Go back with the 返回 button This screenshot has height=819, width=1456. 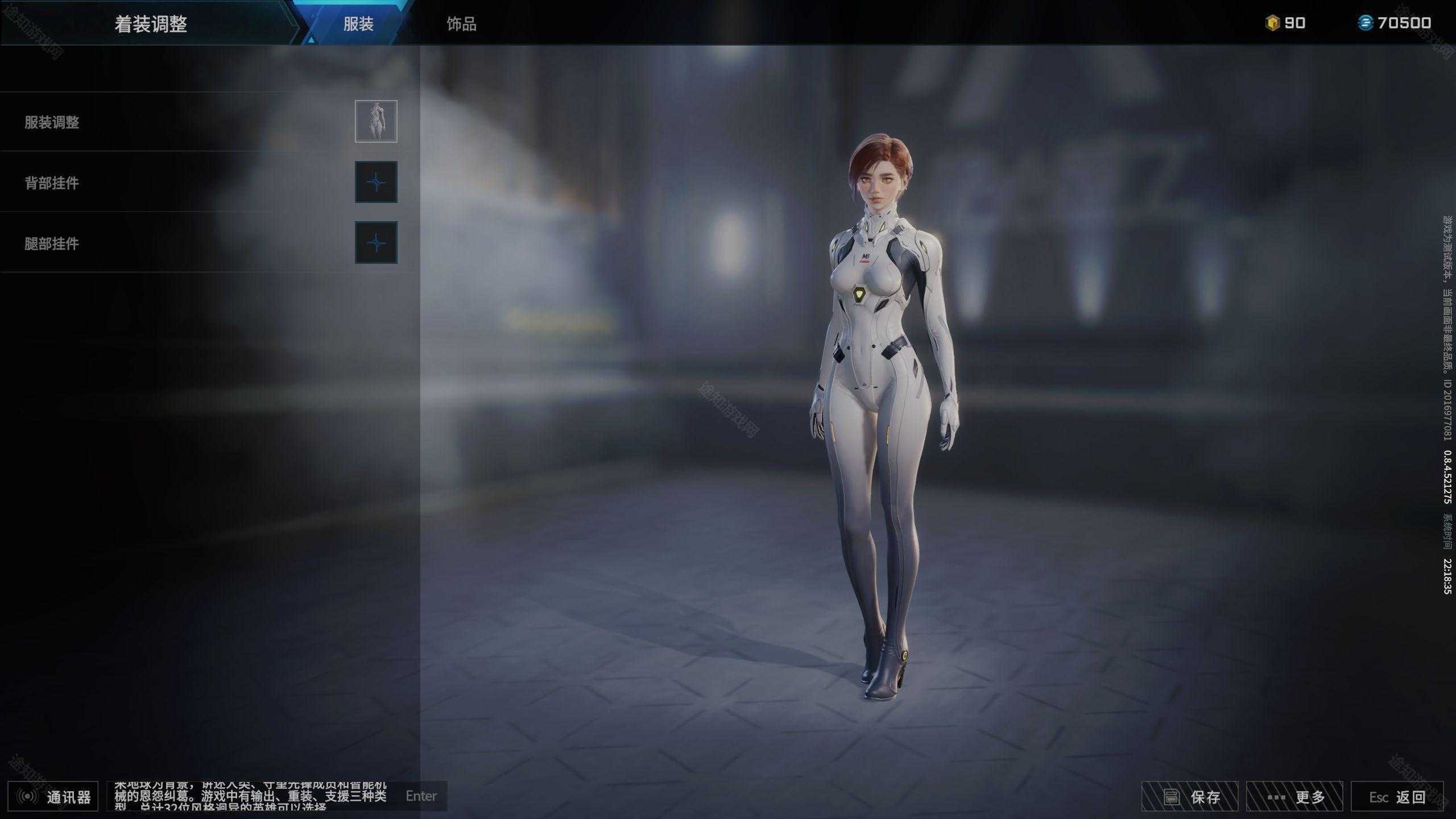(x=1397, y=797)
